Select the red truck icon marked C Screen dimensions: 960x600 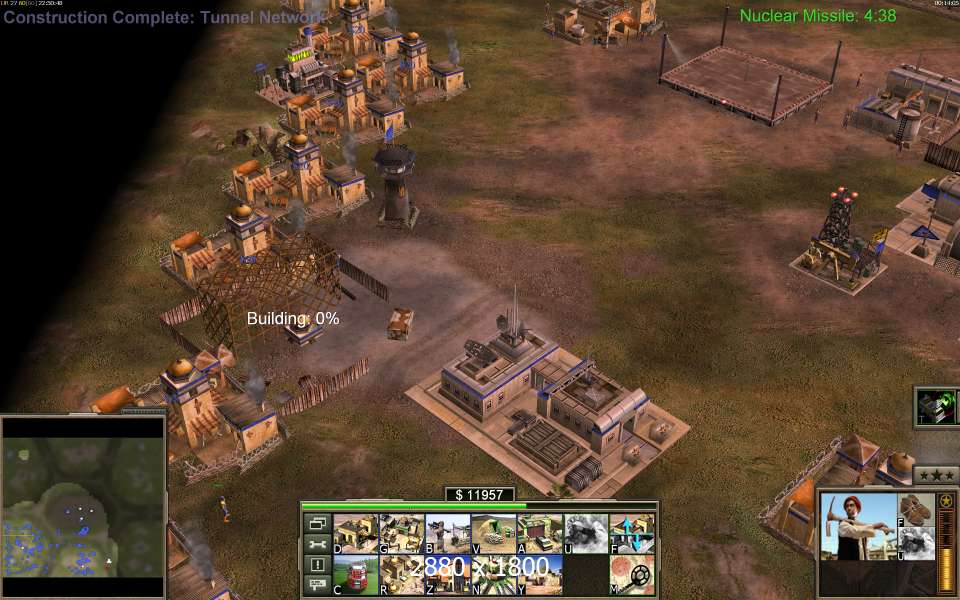[x=355, y=574]
